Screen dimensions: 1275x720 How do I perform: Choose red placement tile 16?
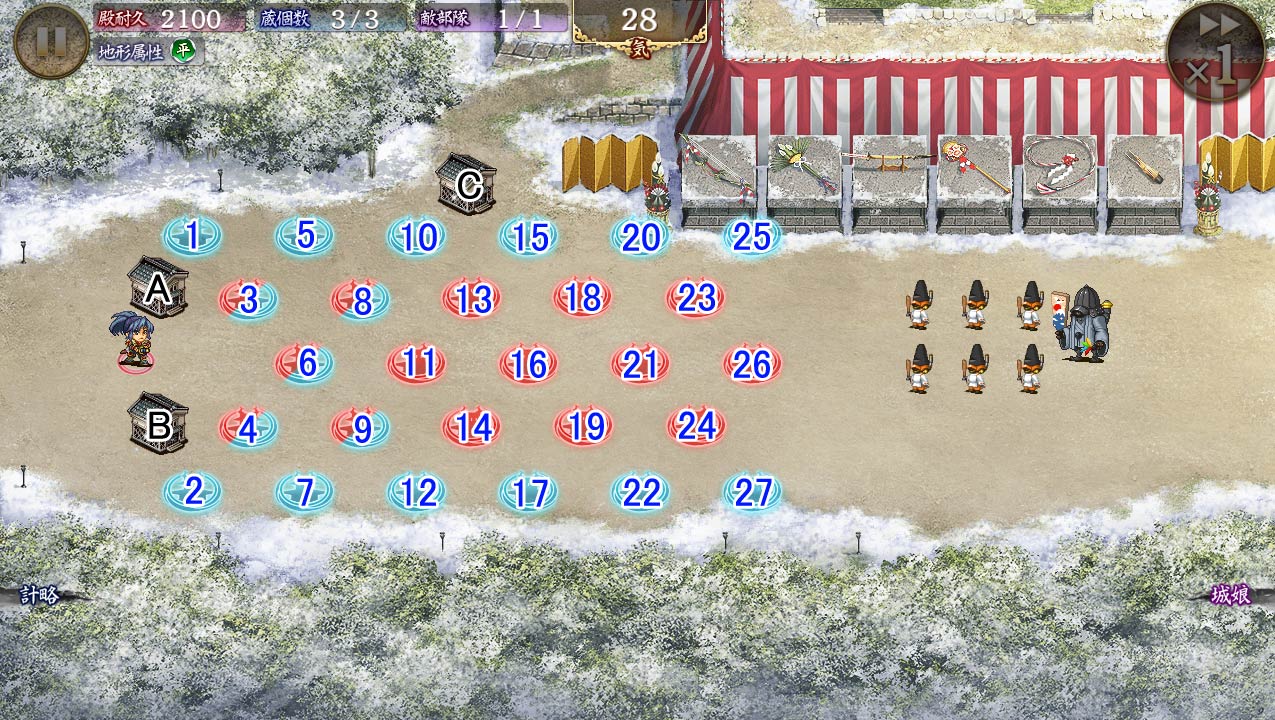(x=528, y=365)
